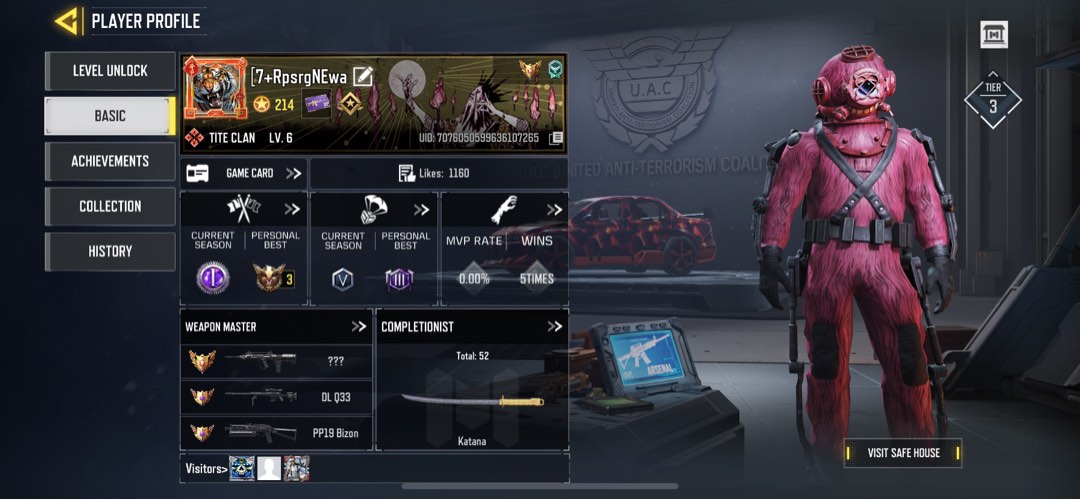Select the Basic tab

(x=110, y=116)
